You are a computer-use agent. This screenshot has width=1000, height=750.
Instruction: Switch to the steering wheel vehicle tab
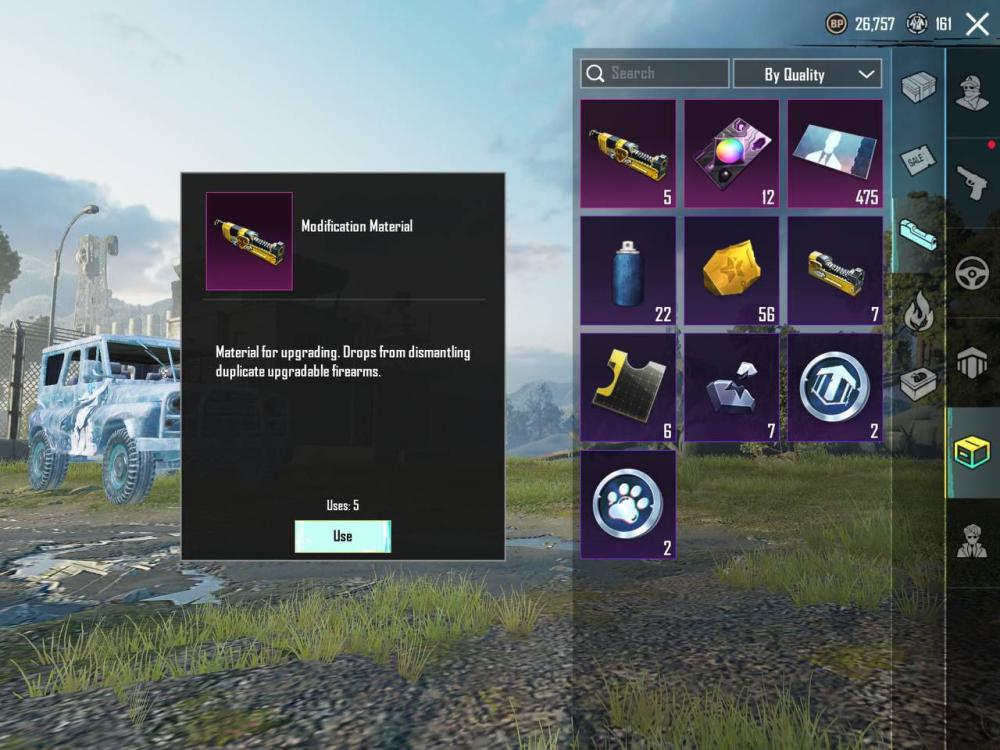pos(972,273)
